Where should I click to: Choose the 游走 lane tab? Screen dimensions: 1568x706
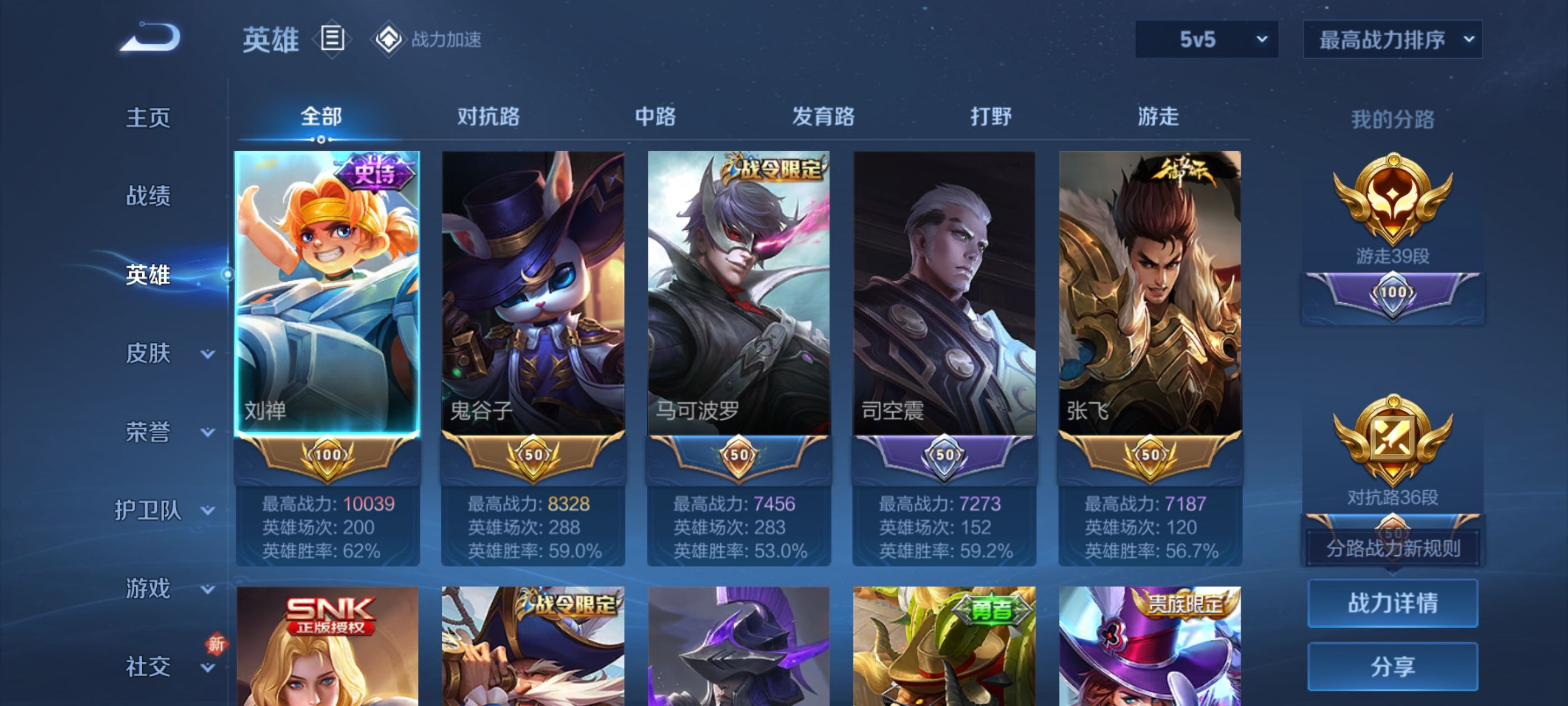1158,117
